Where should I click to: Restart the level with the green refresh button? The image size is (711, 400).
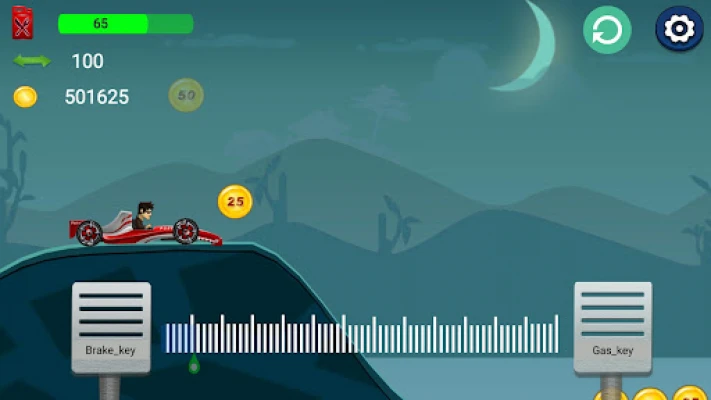point(607,30)
